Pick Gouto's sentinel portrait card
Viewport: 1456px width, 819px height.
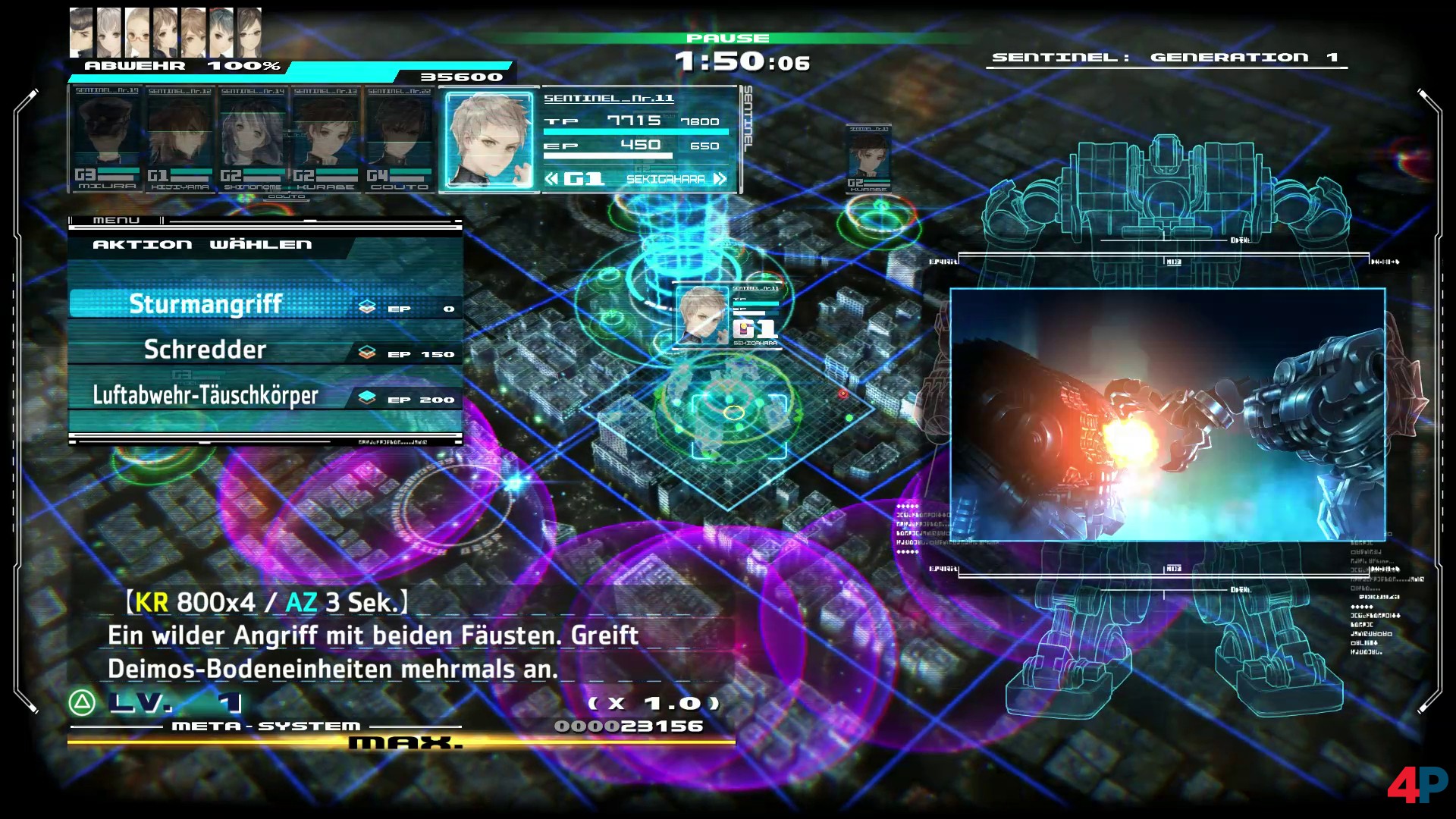(x=399, y=138)
